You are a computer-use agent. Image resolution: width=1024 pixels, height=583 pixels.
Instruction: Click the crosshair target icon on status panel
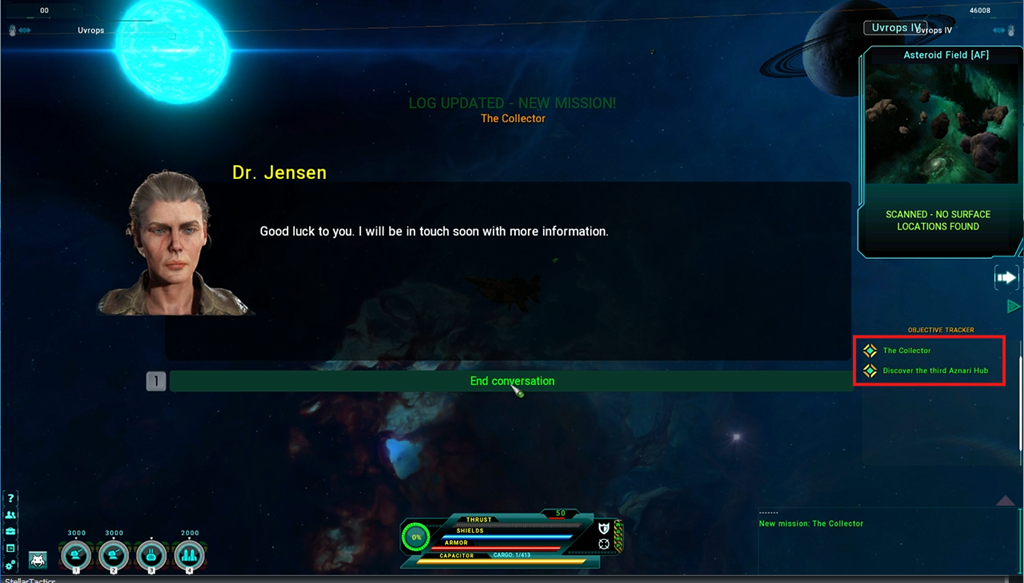(x=603, y=545)
